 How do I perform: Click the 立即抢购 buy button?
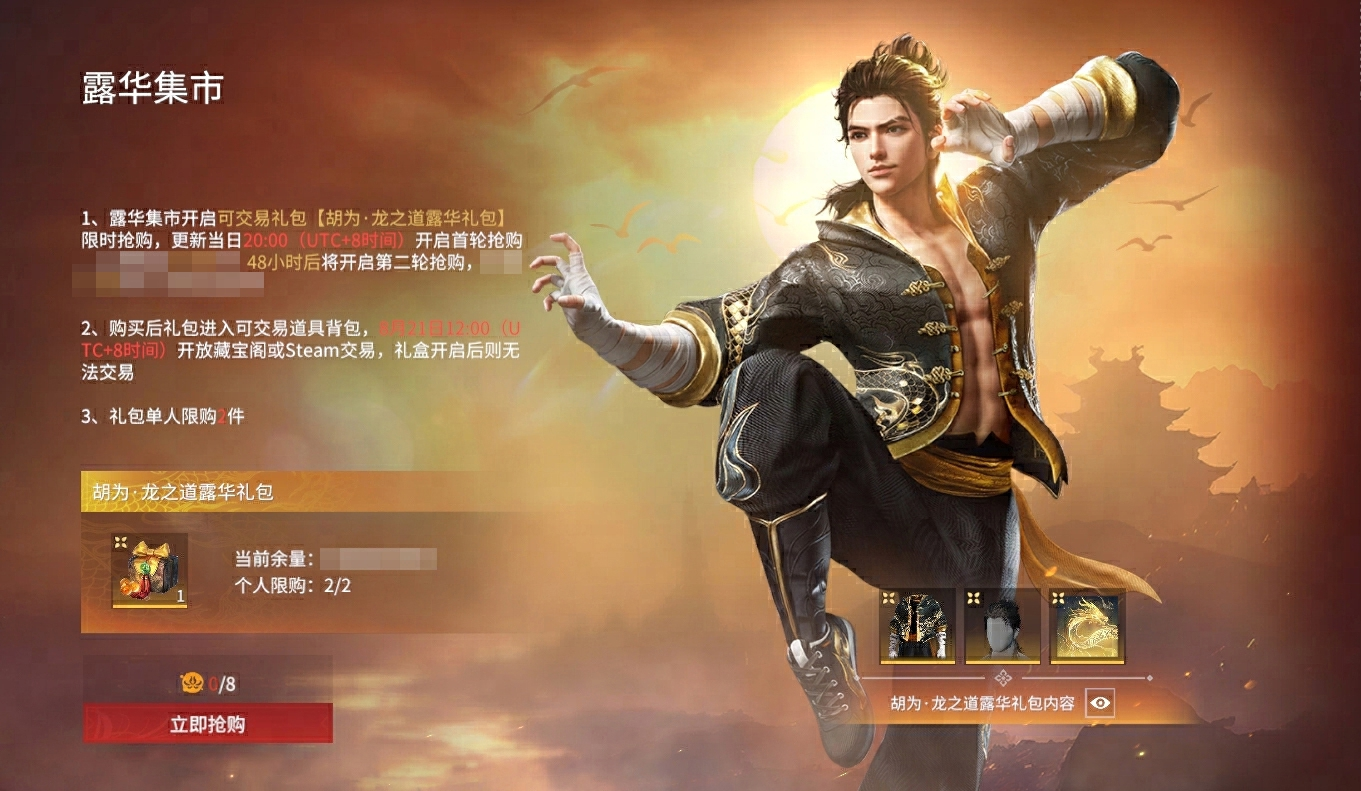click(x=208, y=724)
